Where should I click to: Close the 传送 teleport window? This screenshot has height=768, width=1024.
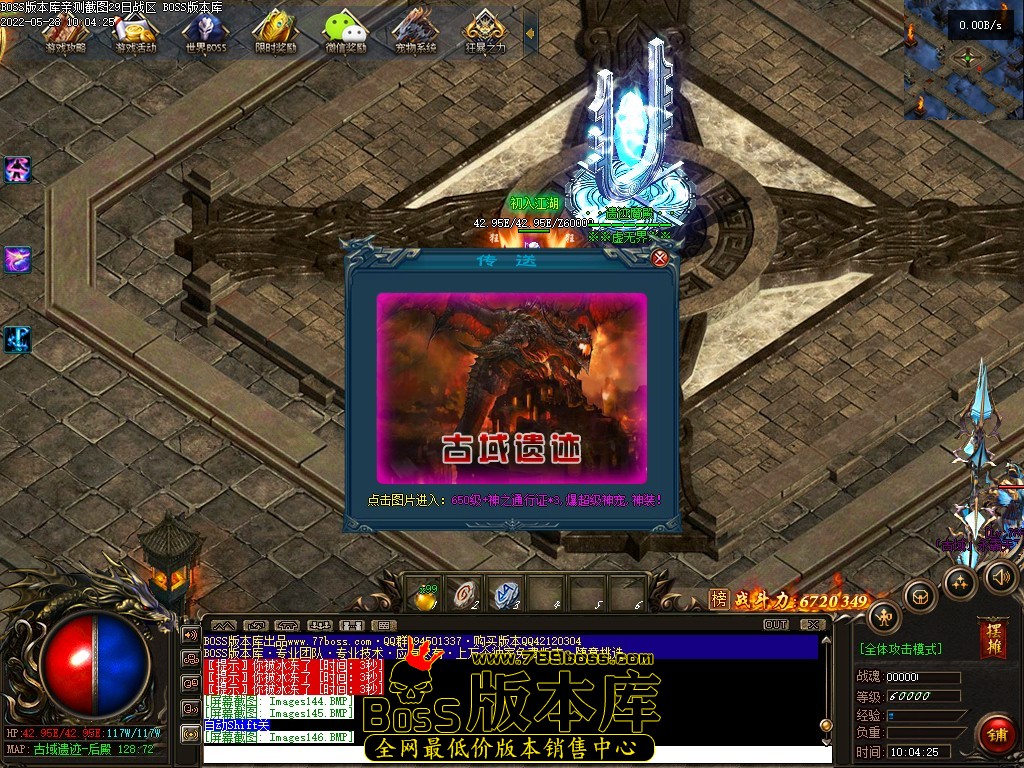(x=660, y=258)
